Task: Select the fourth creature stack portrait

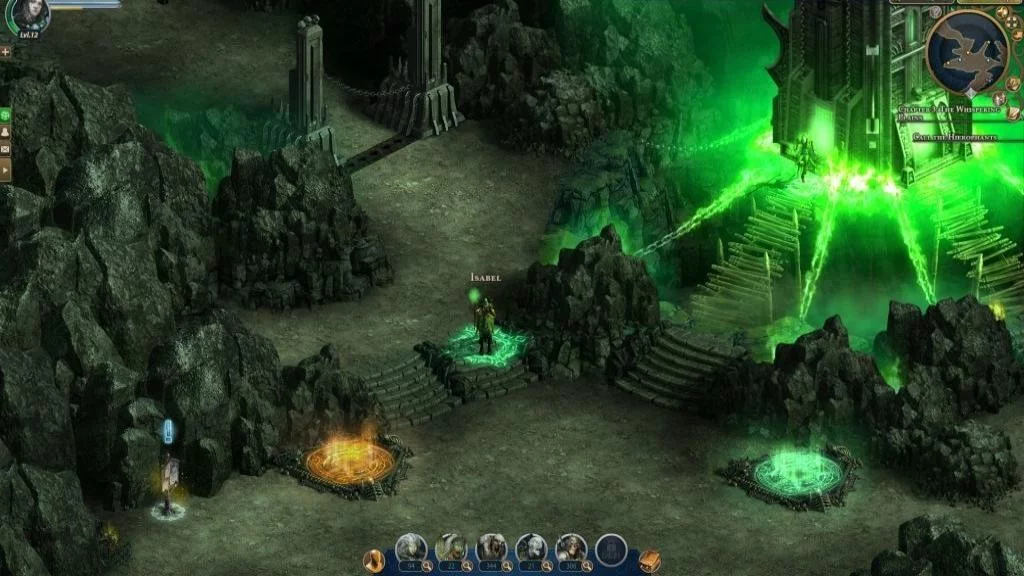Action: 531,547
